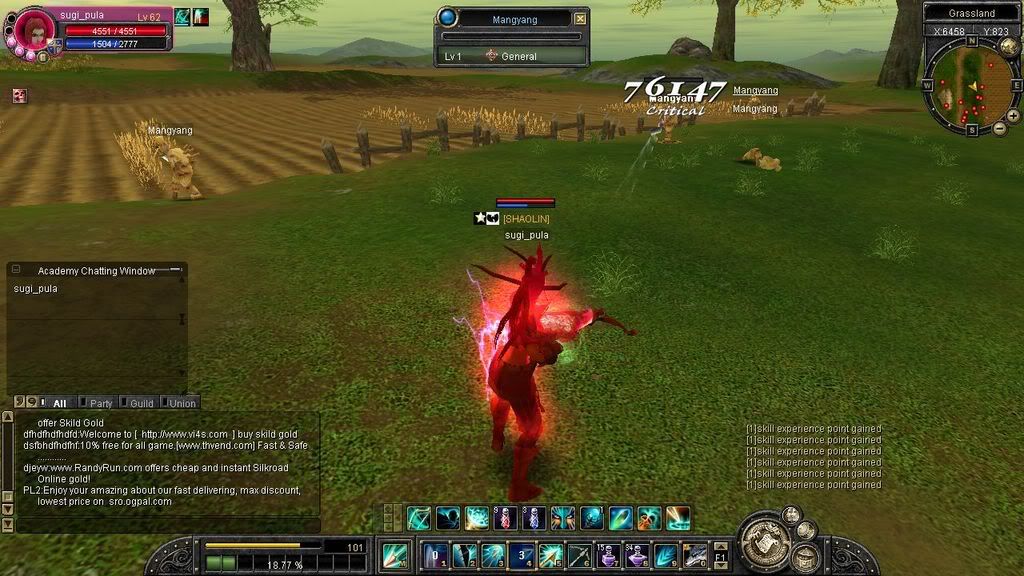Screen dimensions: 1024x576
Task: Switch hotbar page with the up arrow above F1
Action: pyautogui.click(x=720, y=544)
